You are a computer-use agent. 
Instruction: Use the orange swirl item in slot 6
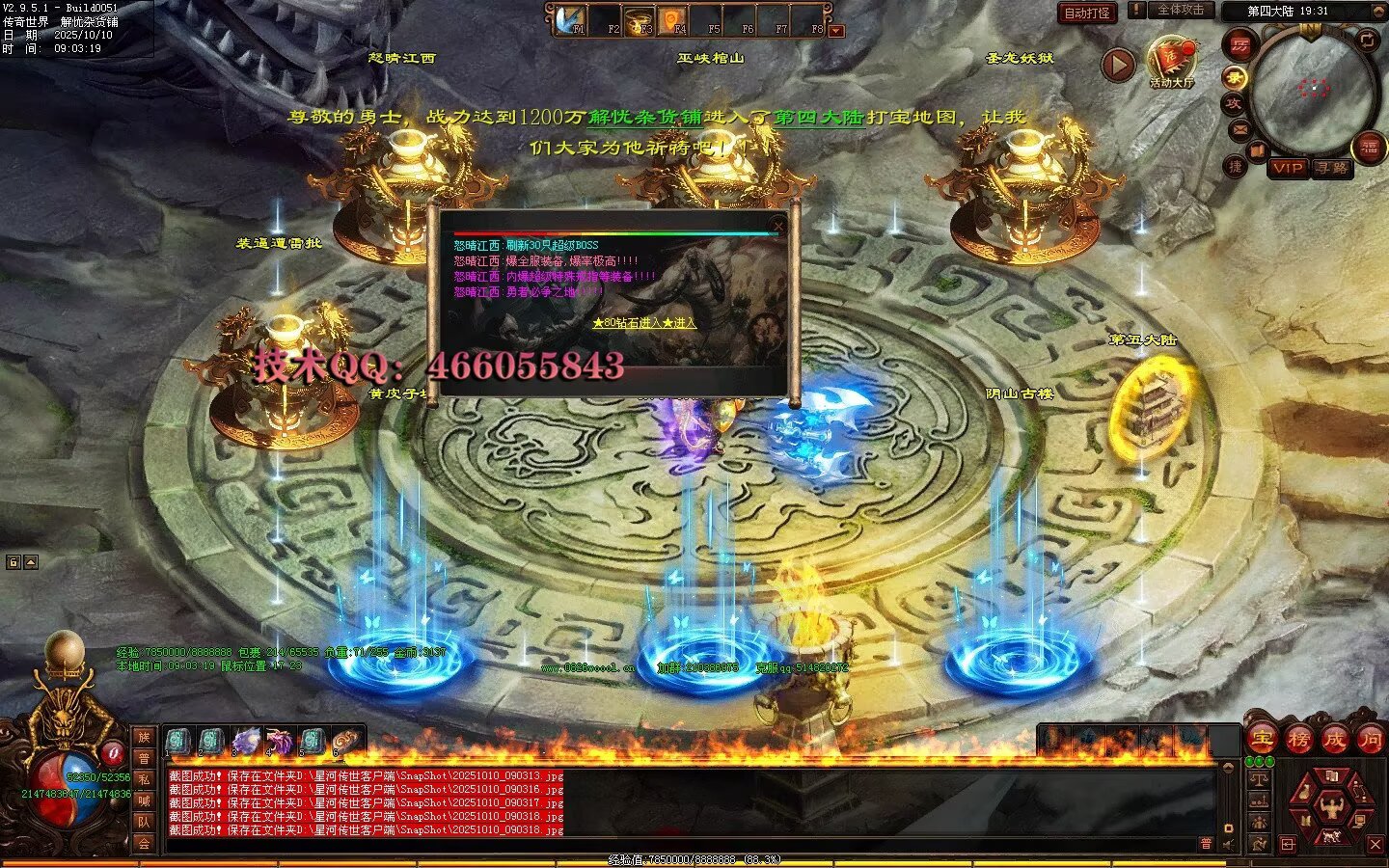point(344,742)
